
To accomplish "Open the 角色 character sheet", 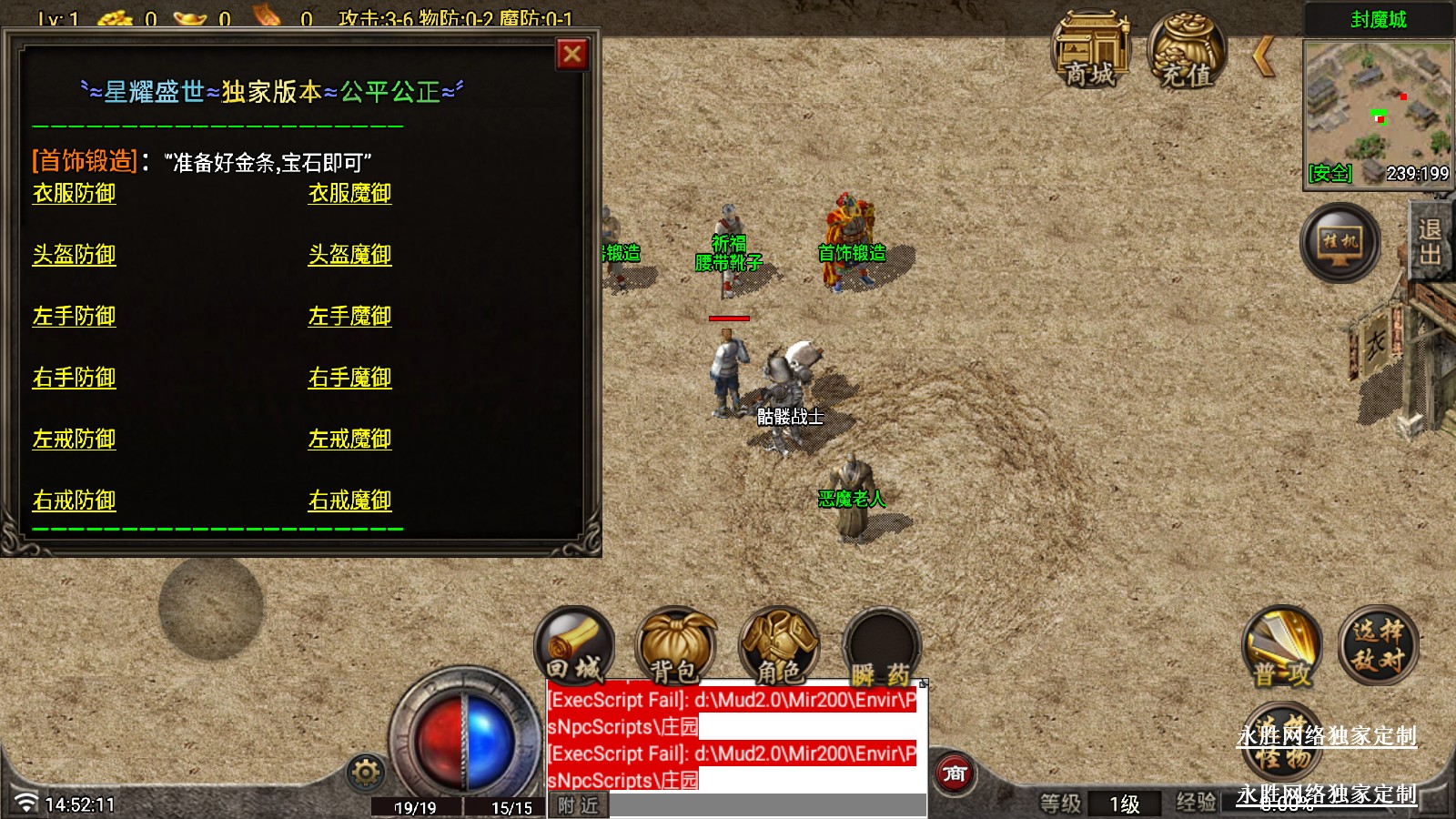I will [x=779, y=646].
